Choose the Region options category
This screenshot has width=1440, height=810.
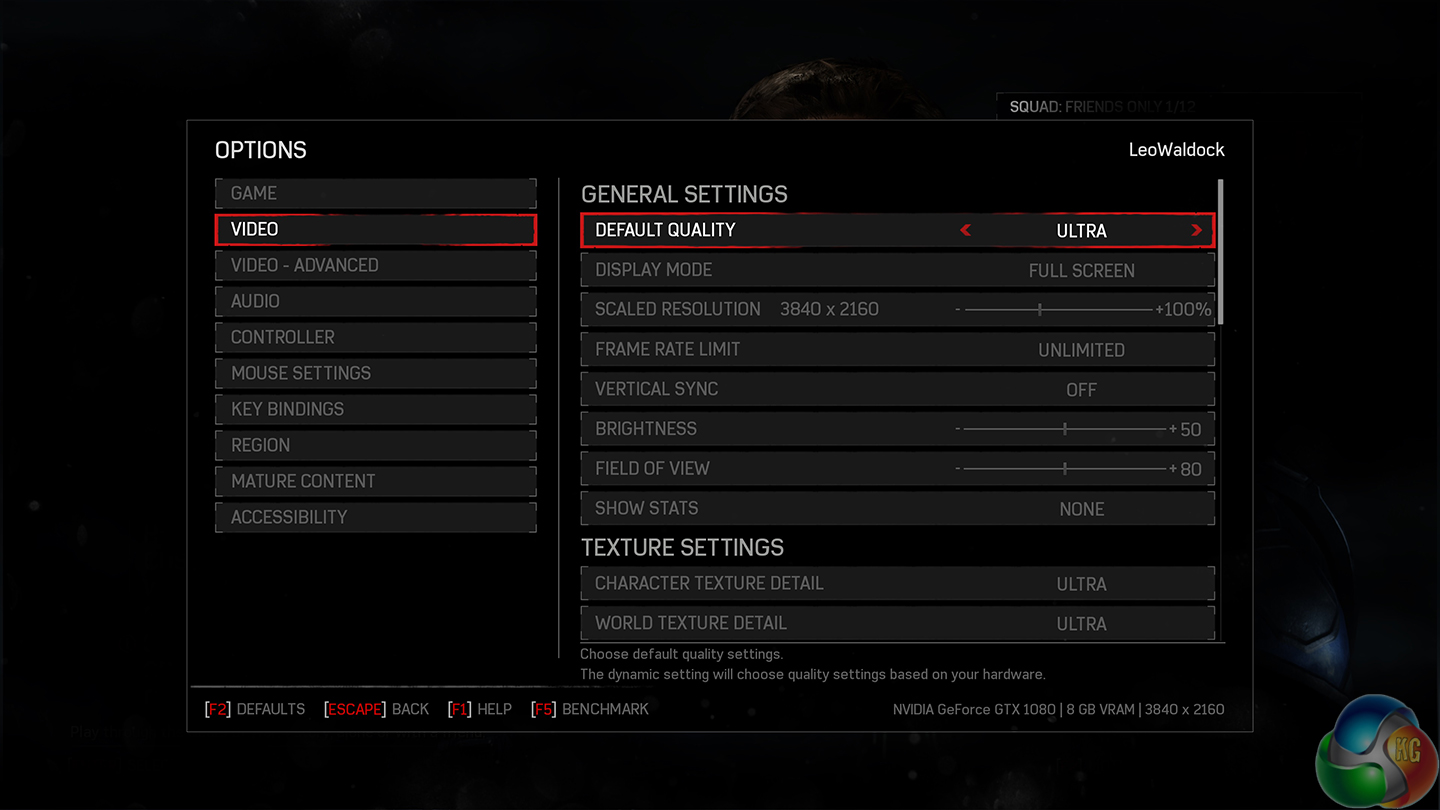(375, 445)
